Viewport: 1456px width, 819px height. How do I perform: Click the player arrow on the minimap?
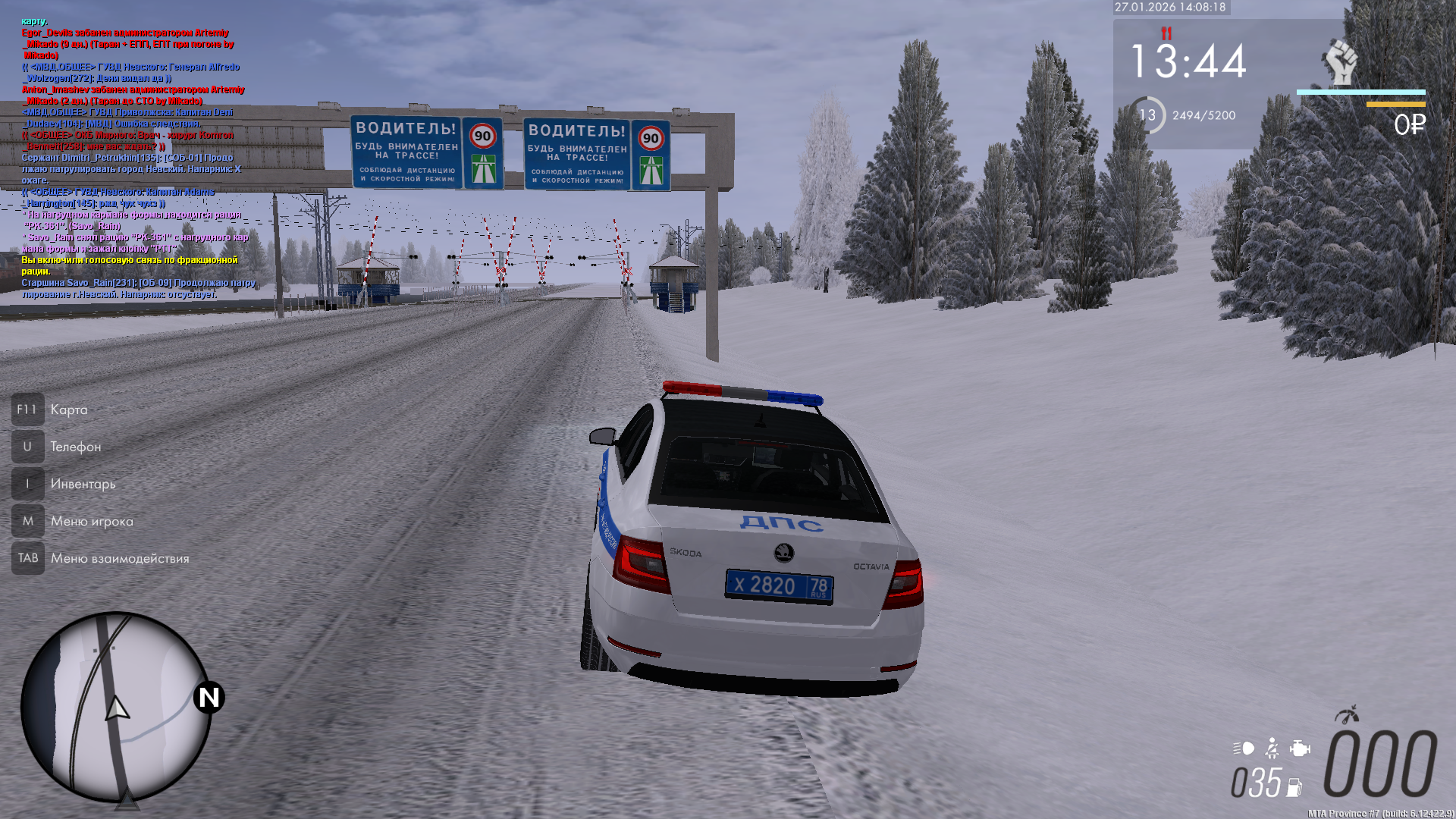click(117, 708)
